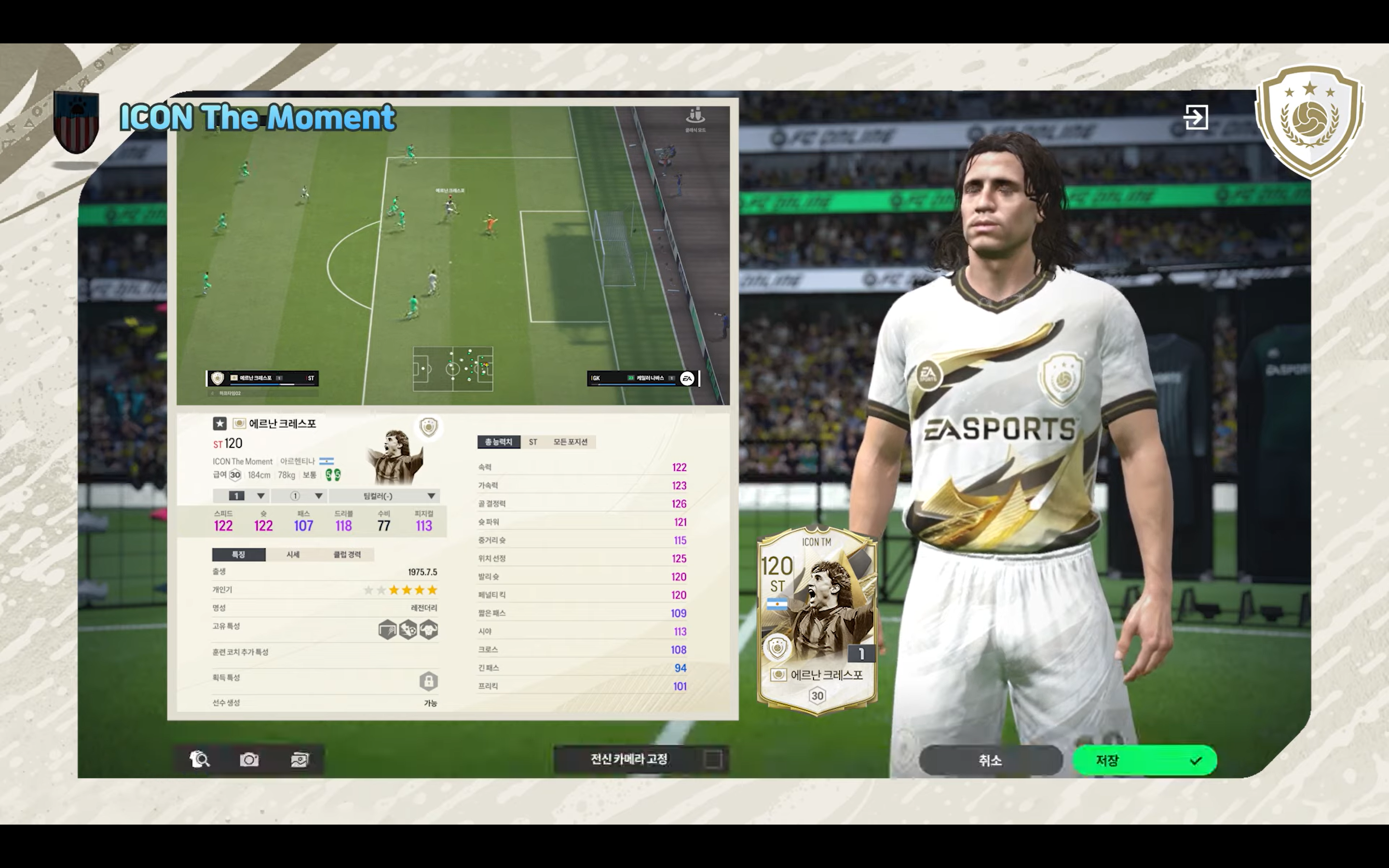Switch to 모든 포지션 tab
Image resolution: width=1389 pixels, height=868 pixels.
(570, 441)
